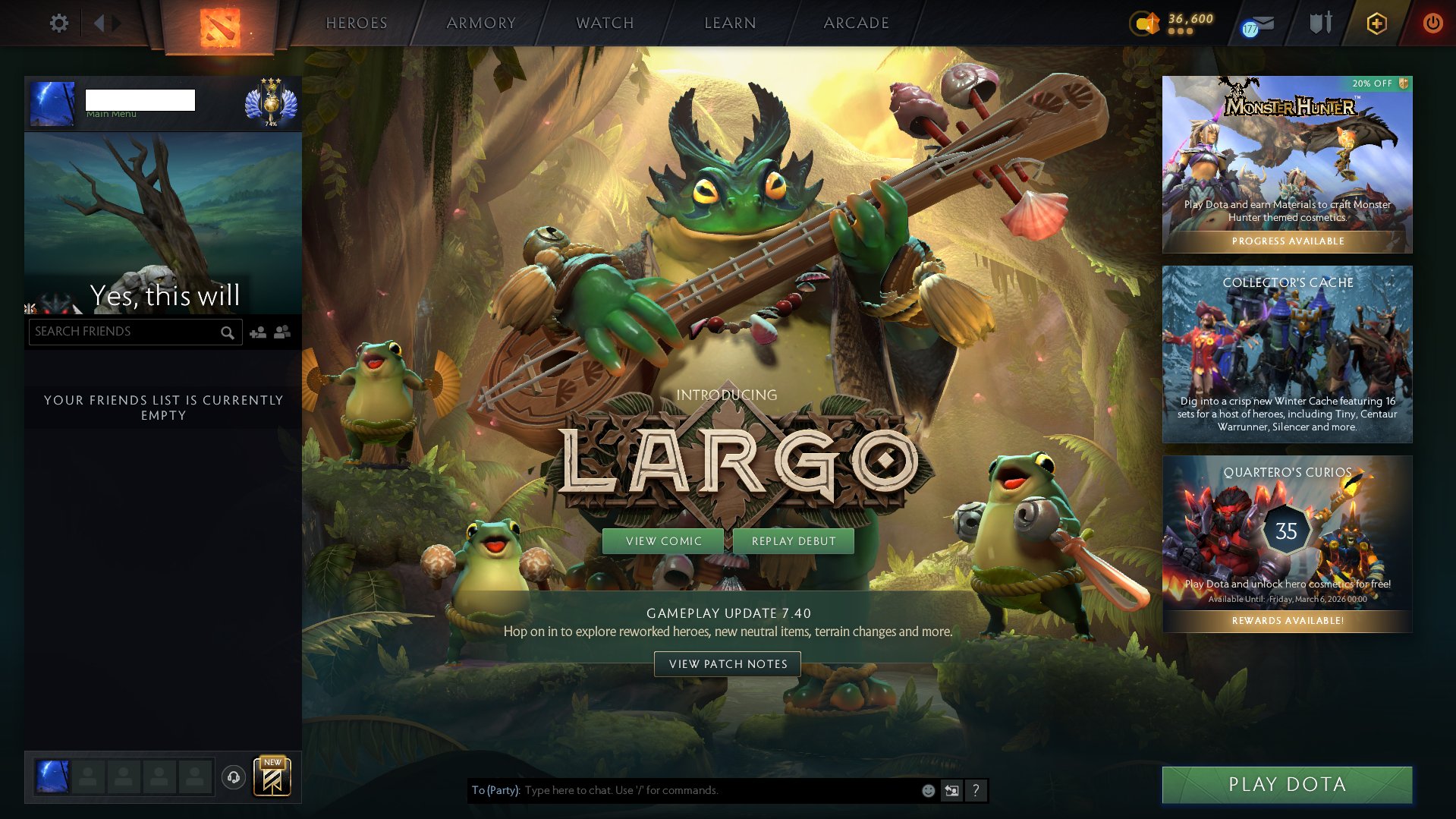Click the question mark help icon in chat bar

point(976,790)
